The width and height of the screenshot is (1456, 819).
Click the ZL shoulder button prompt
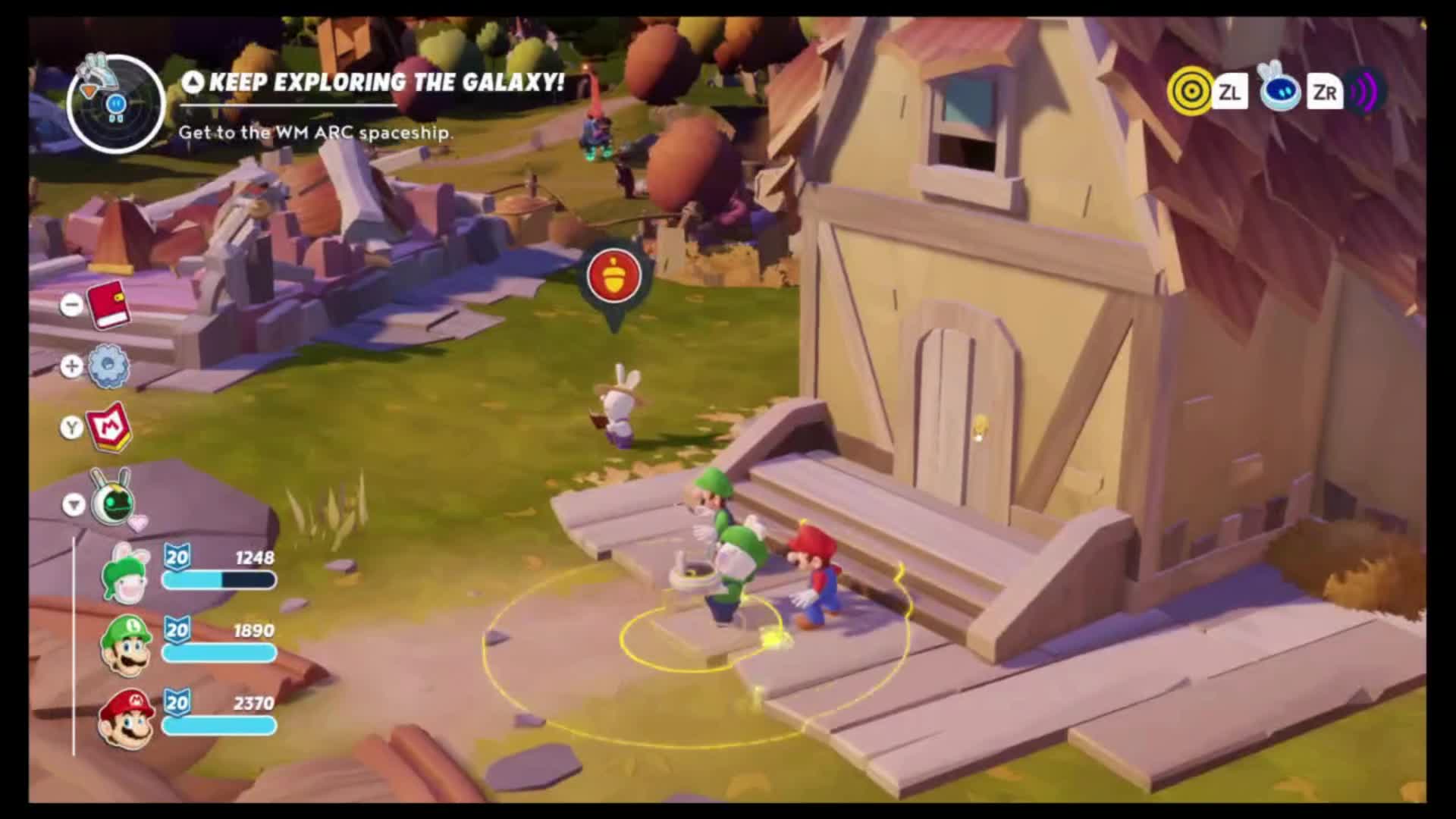pos(1232,93)
